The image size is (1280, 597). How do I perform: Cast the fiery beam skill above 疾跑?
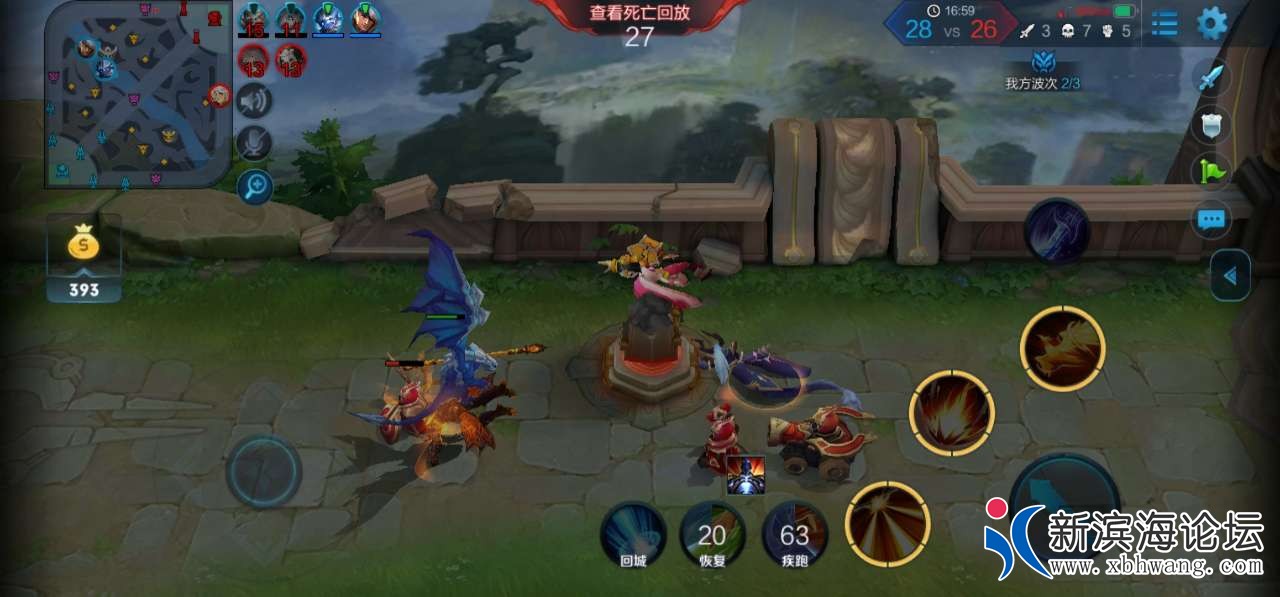point(887,523)
